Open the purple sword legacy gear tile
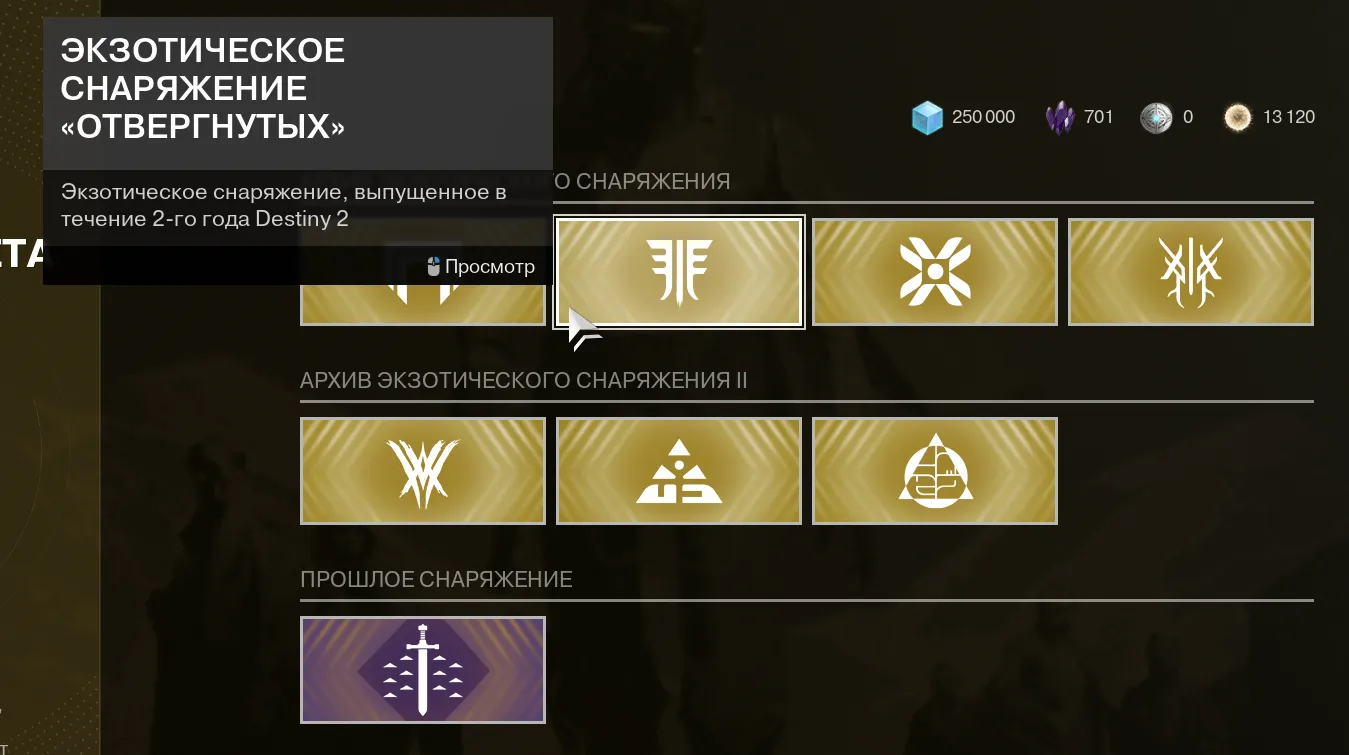Viewport: 1349px width, 755px height. [x=422, y=669]
